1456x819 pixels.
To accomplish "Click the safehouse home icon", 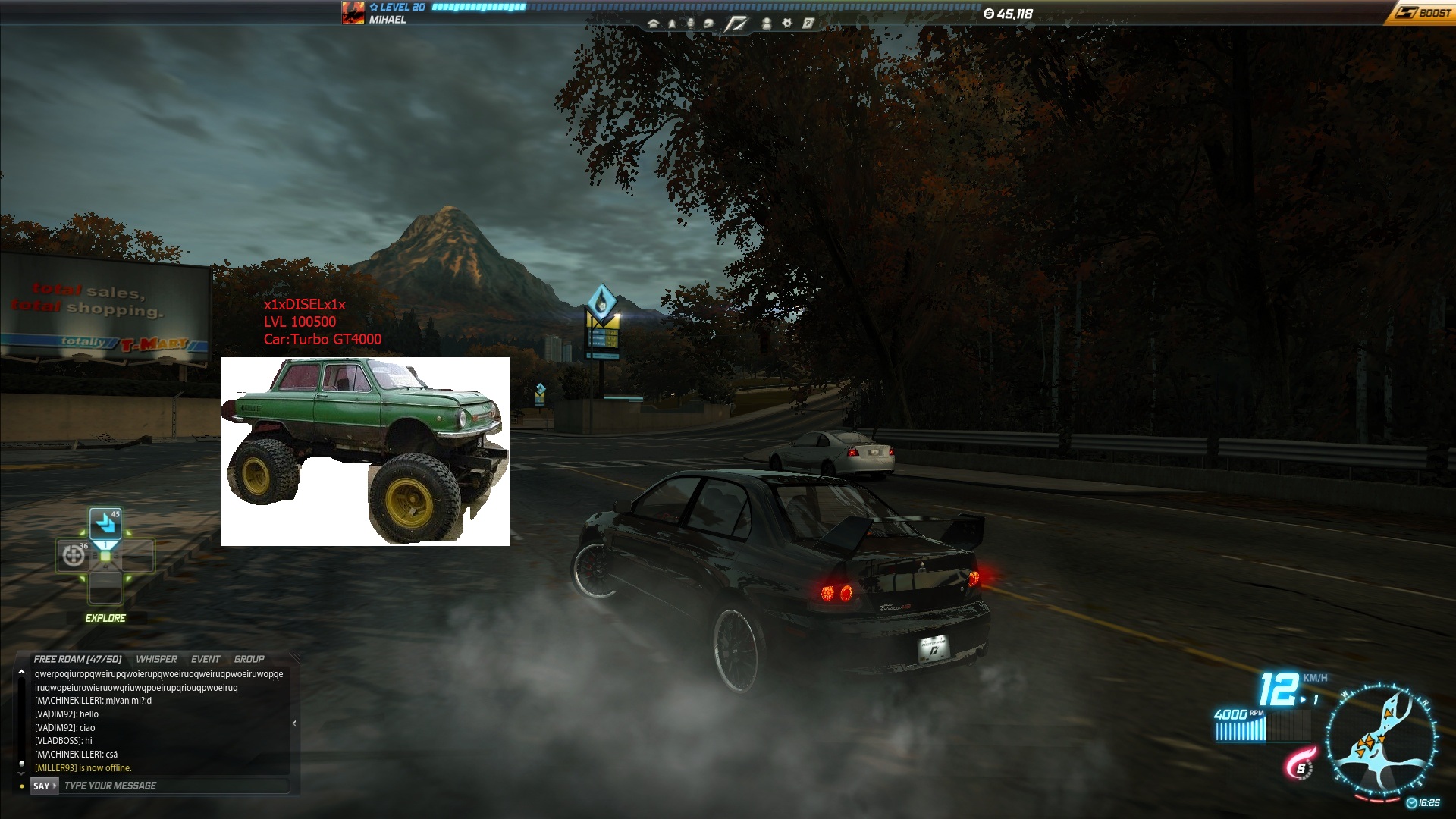I will point(653,24).
